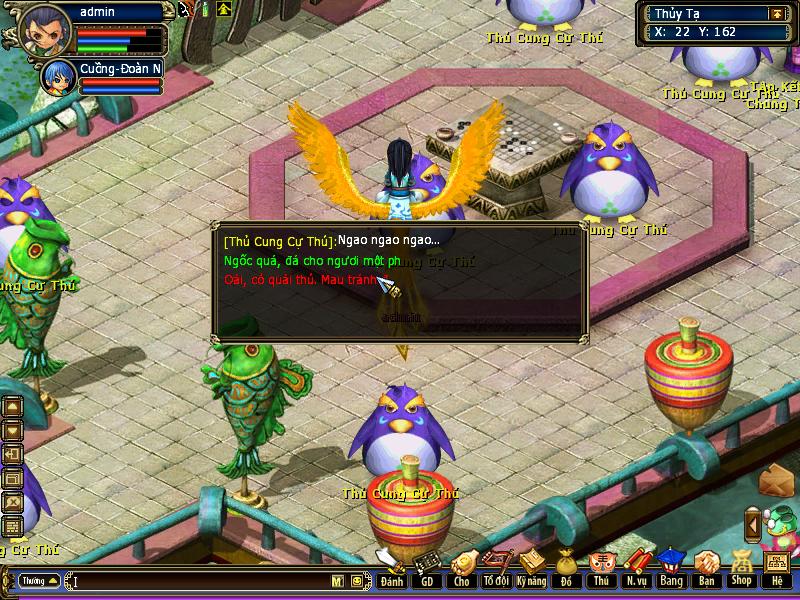Screen dimensions: 800x600
Task: Click the admin character portrait
Action: pyautogui.click(x=38, y=28)
